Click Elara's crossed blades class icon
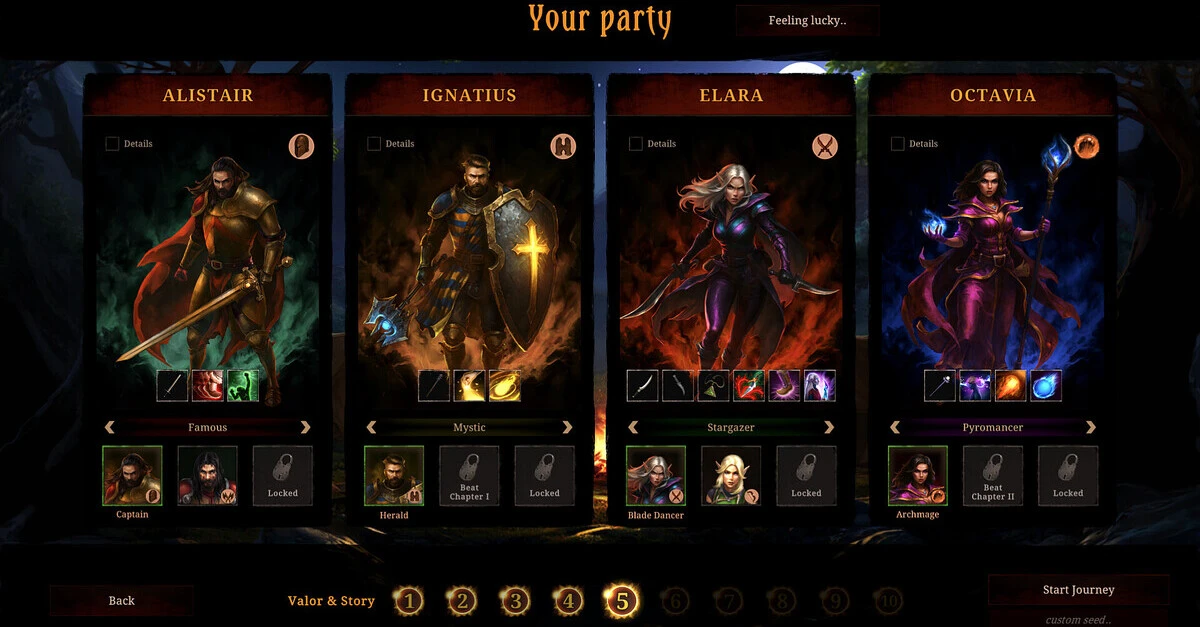Image resolution: width=1200 pixels, height=627 pixels. click(825, 147)
